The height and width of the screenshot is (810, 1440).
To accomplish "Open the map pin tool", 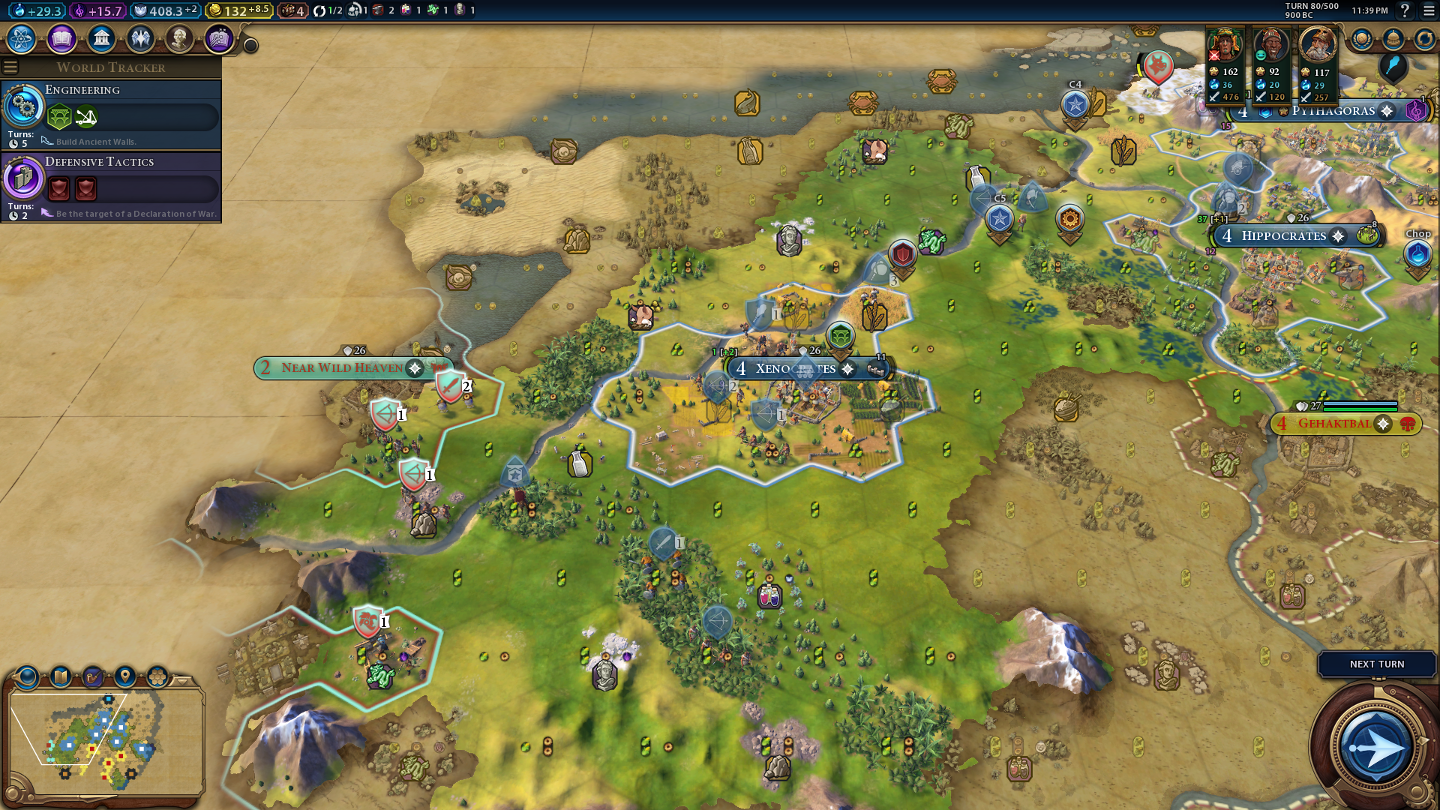I will coord(125,677).
